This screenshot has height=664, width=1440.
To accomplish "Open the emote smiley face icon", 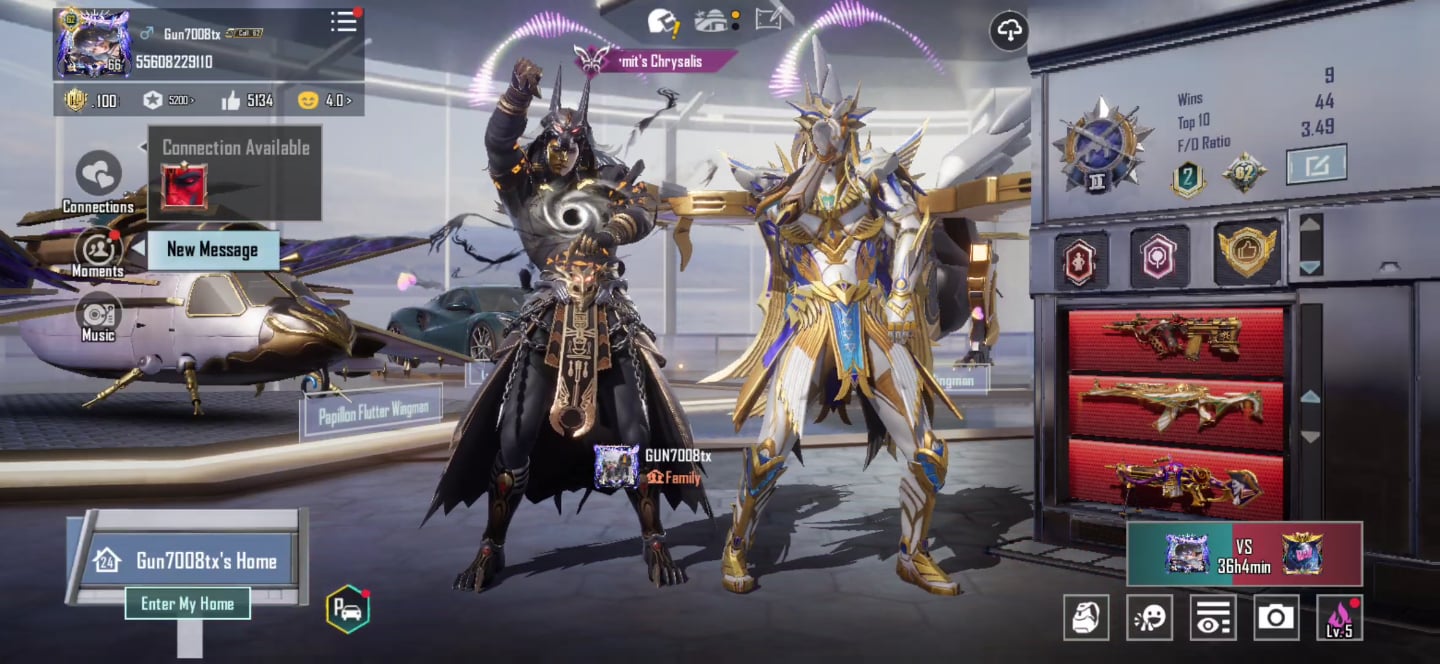I will [1150, 617].
